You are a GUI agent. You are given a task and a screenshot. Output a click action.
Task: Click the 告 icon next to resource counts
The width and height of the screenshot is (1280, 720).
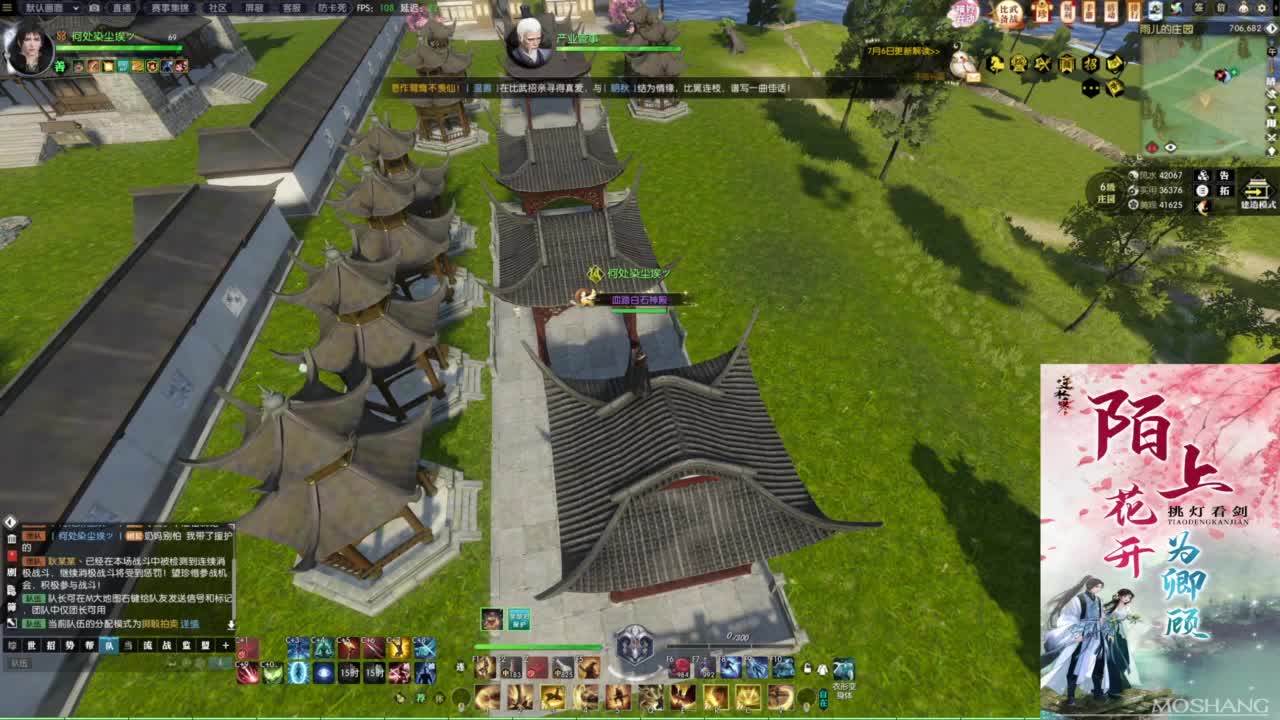(1224, 174)
